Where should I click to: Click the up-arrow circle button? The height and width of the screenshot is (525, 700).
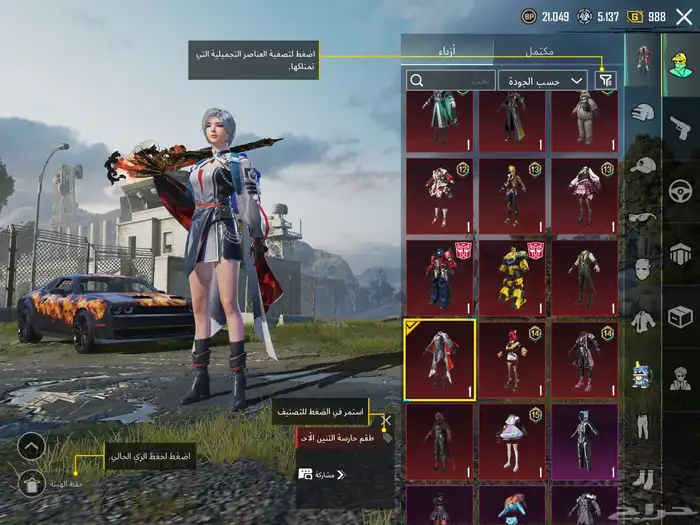click(32, 446)
